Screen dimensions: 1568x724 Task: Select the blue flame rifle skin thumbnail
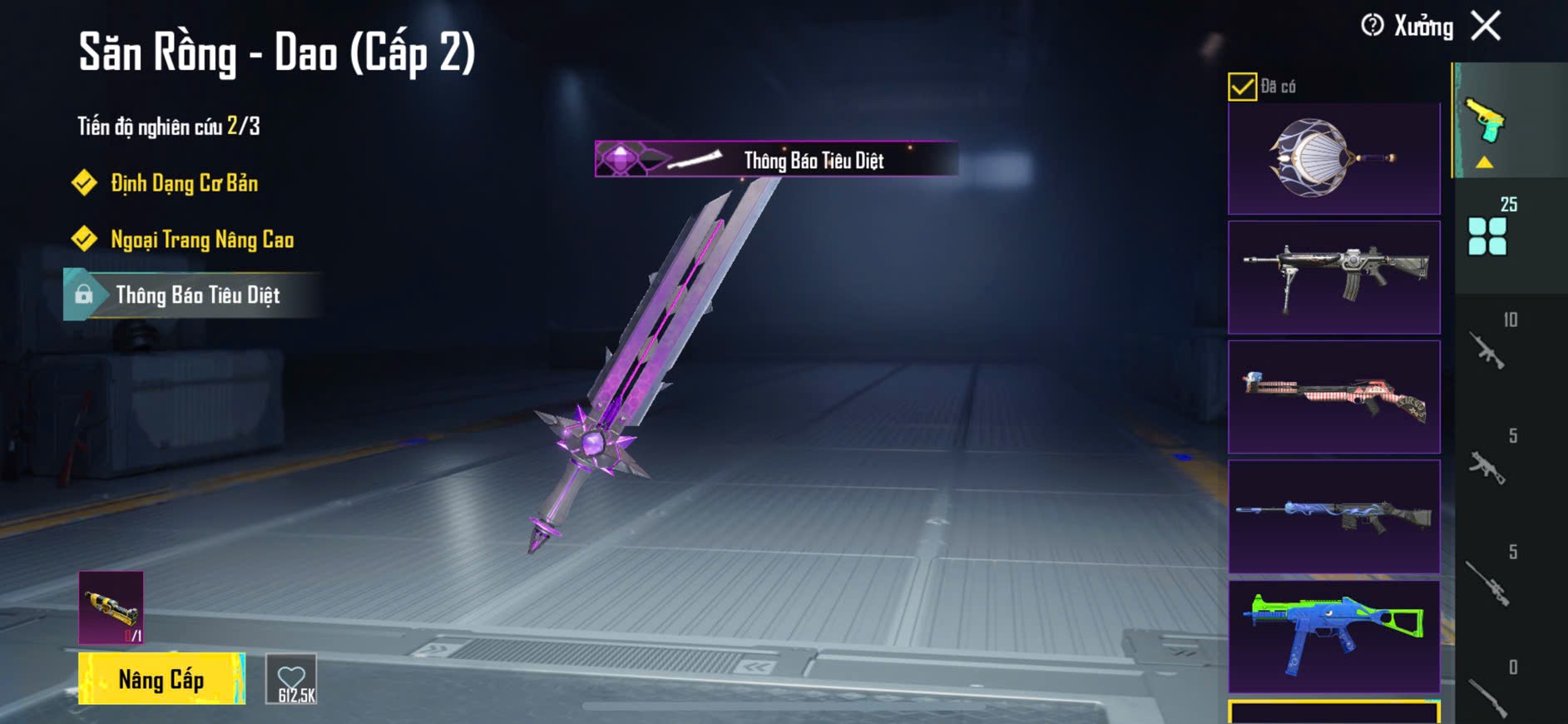pos(1333,517)
